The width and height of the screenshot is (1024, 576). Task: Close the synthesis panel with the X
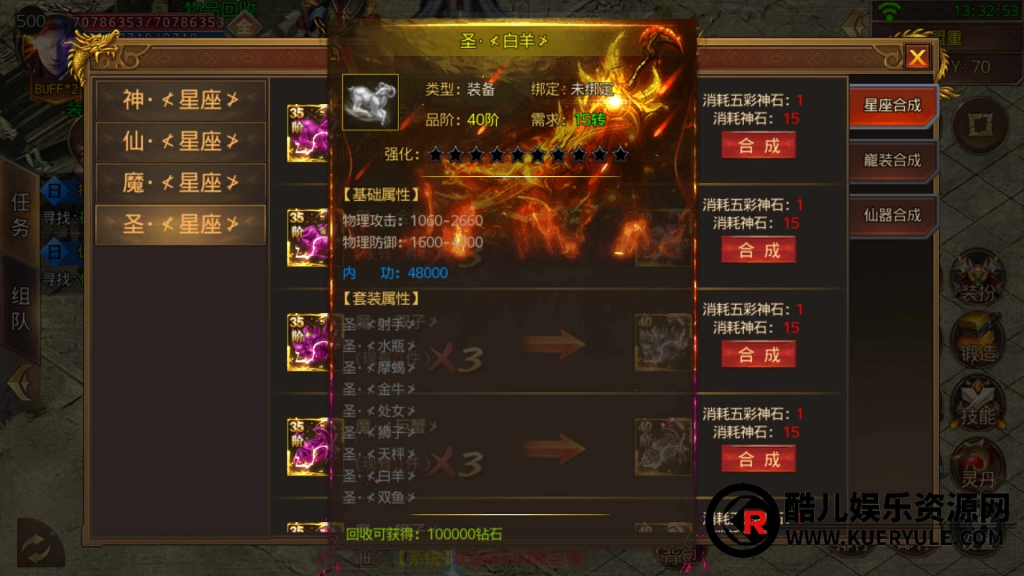[x=917, y=57]
